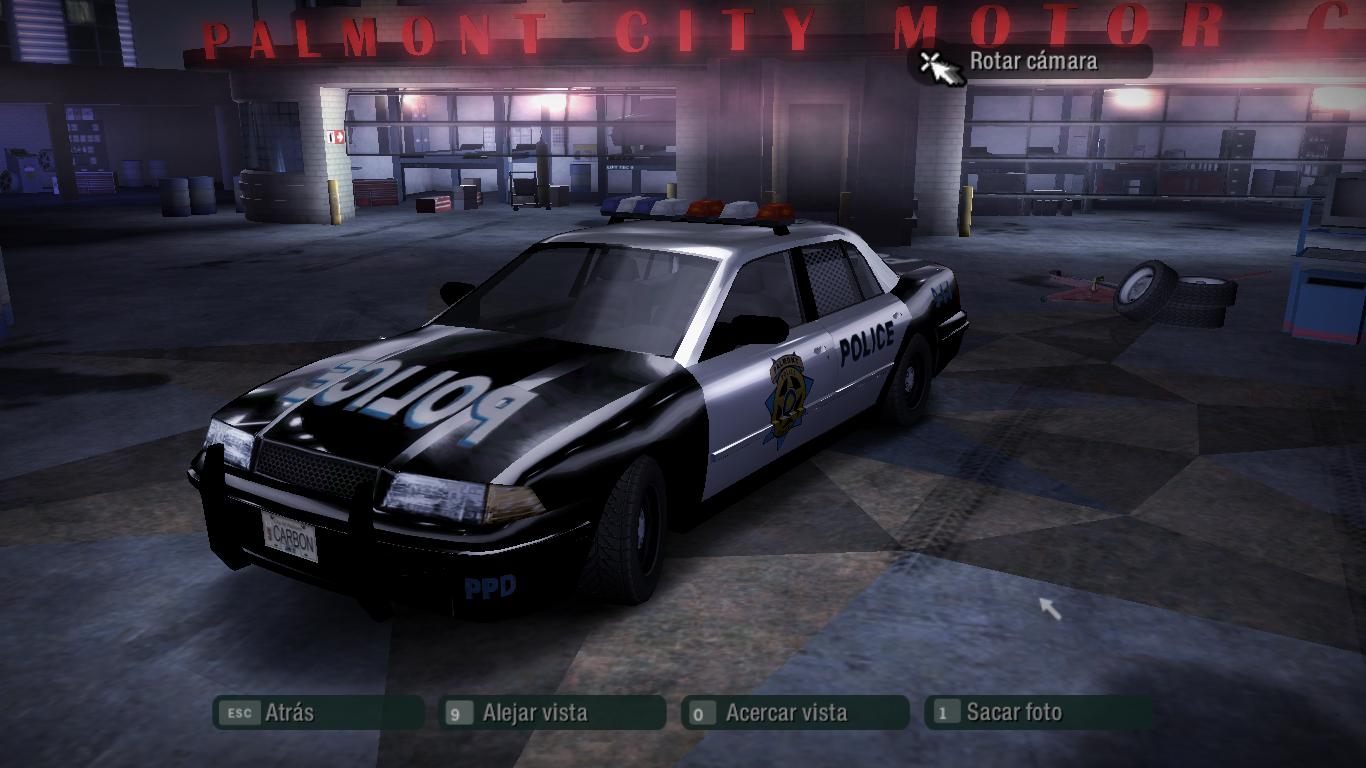Click the Atrás button label

[289, 713]
